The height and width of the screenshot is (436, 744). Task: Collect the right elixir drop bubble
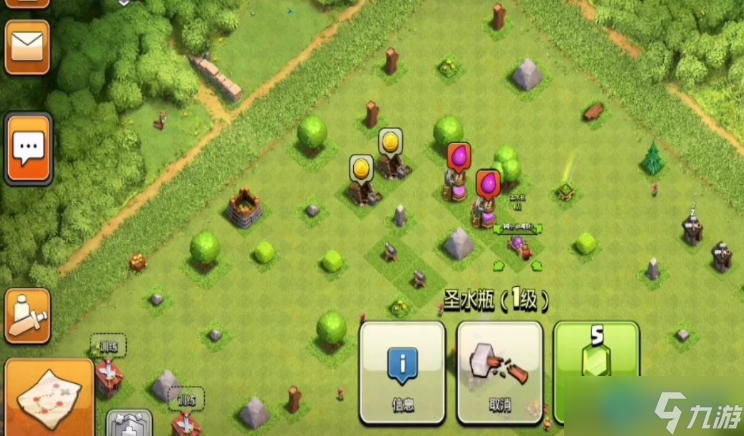click(x=487, y=183)
